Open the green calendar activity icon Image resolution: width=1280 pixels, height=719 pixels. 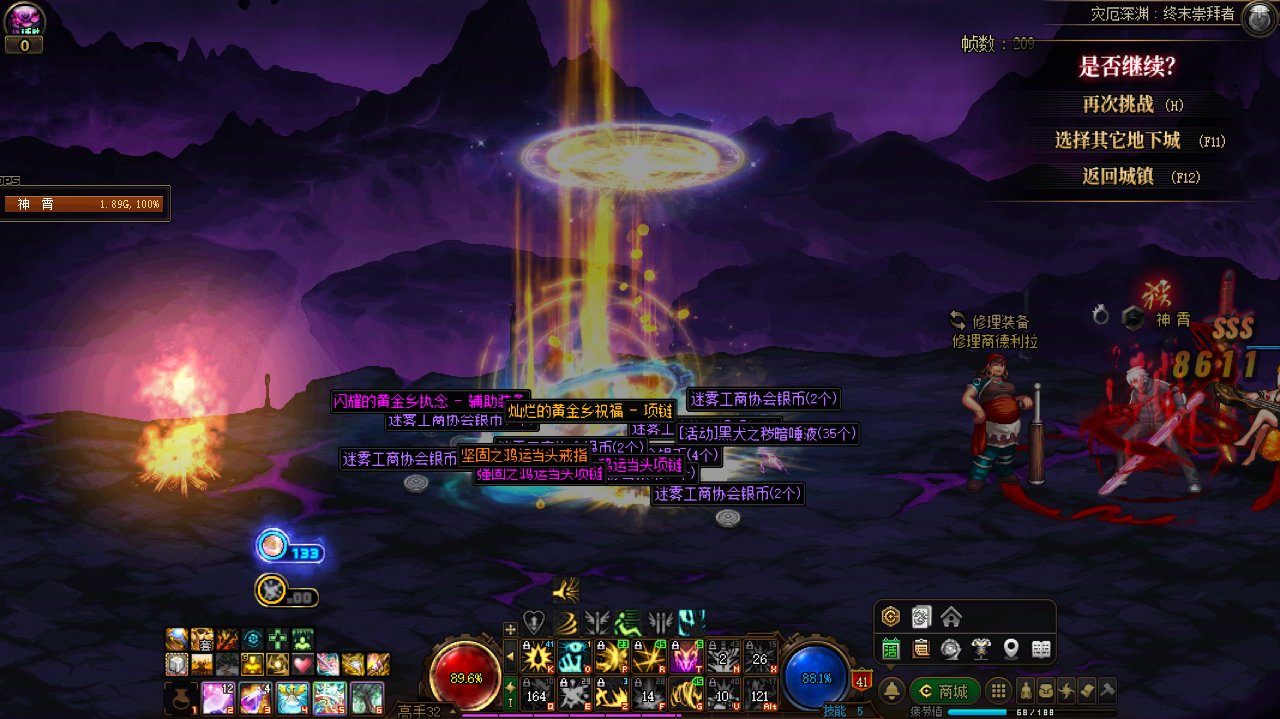tap(891, 649)
